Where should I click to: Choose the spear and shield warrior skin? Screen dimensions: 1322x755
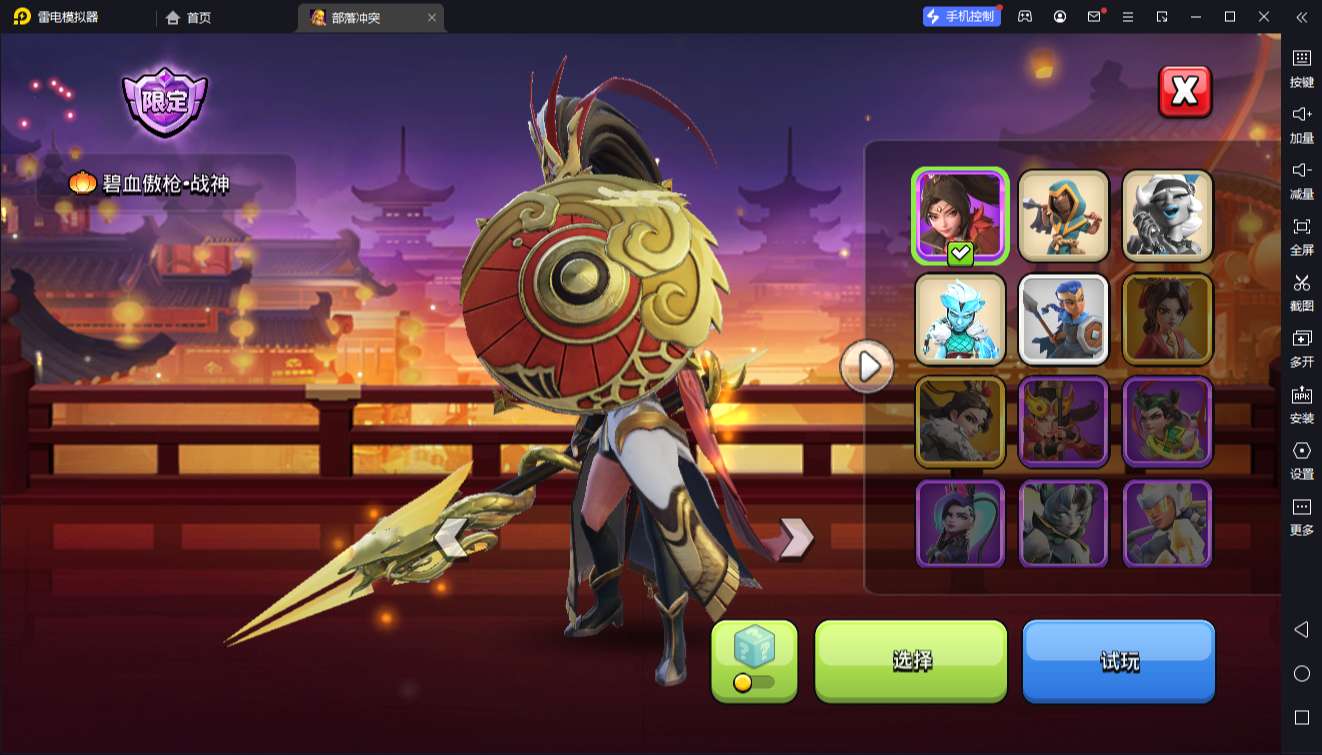(x=1064, y=319)
